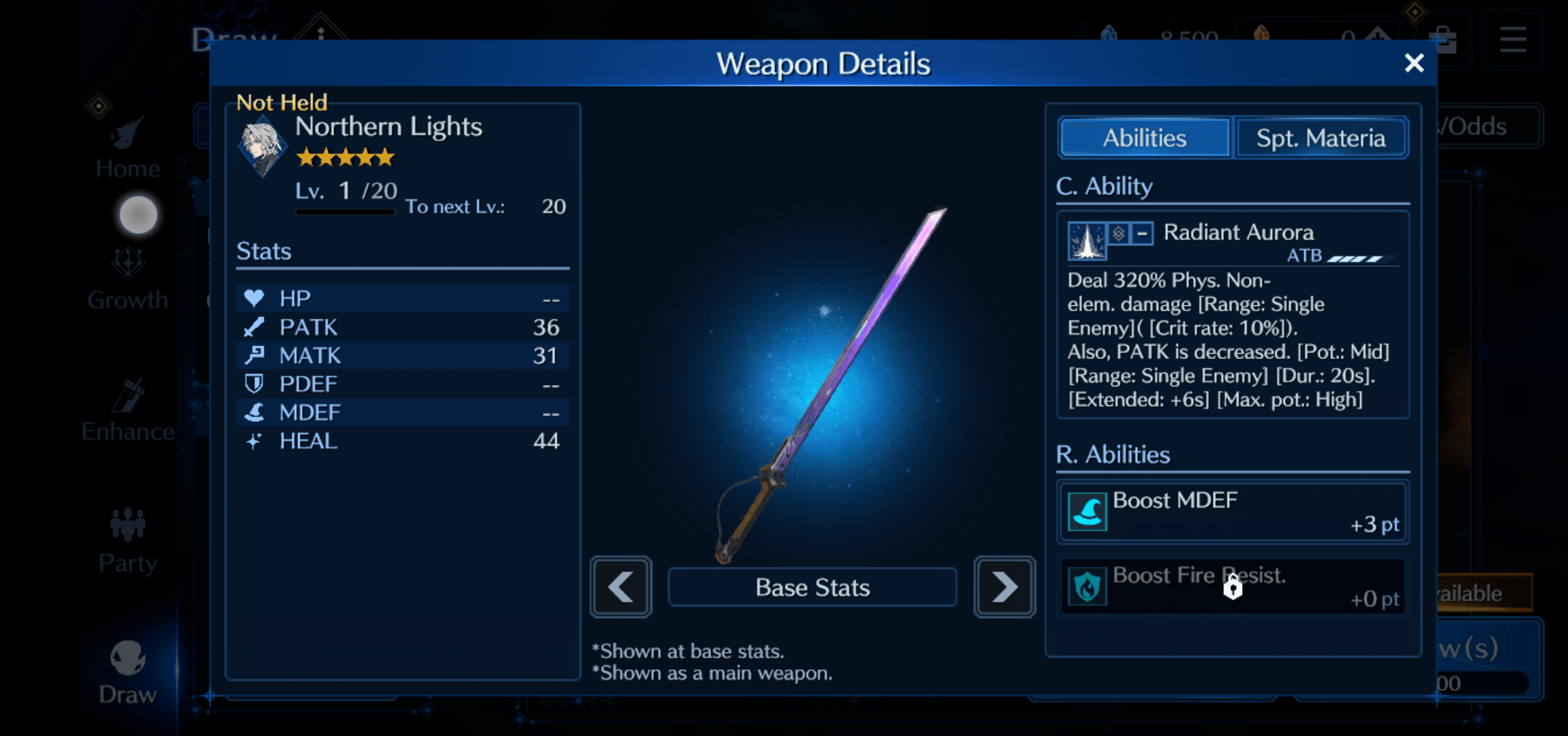Click the left arrow beside Base Stats
The width and height of the screenshot is (1568, 736).
[620, 587]
